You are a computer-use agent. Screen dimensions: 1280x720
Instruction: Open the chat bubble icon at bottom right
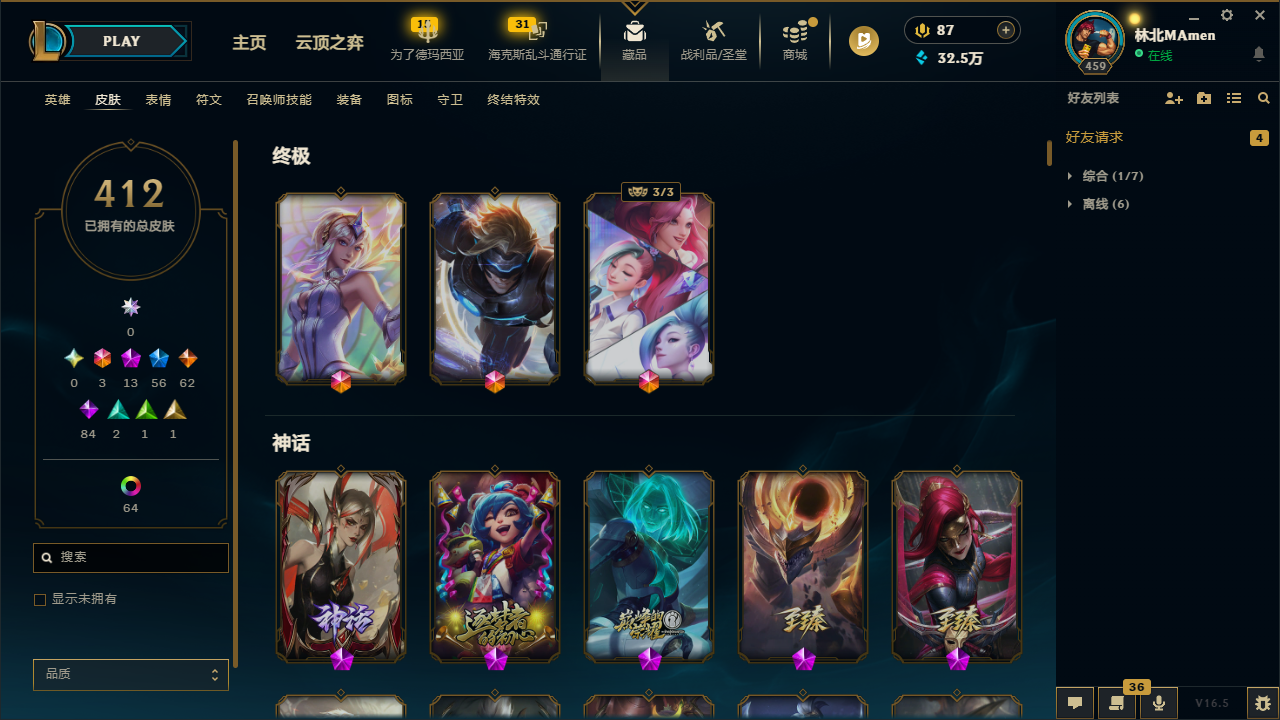pyautogui.click(x=1074, y=703)
